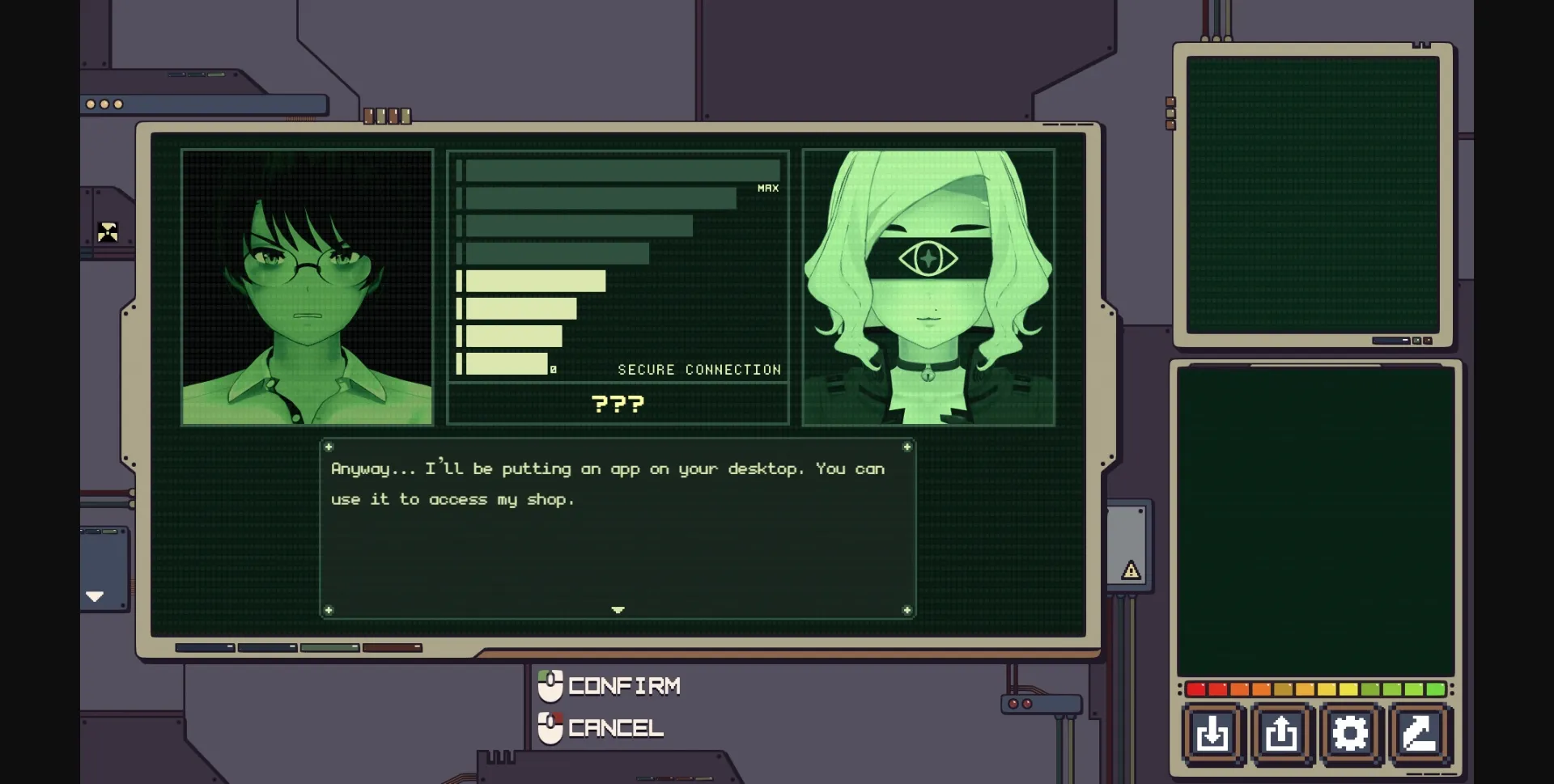
Task: Toggle the dark blue status strip
Action: tap(204, 647)
